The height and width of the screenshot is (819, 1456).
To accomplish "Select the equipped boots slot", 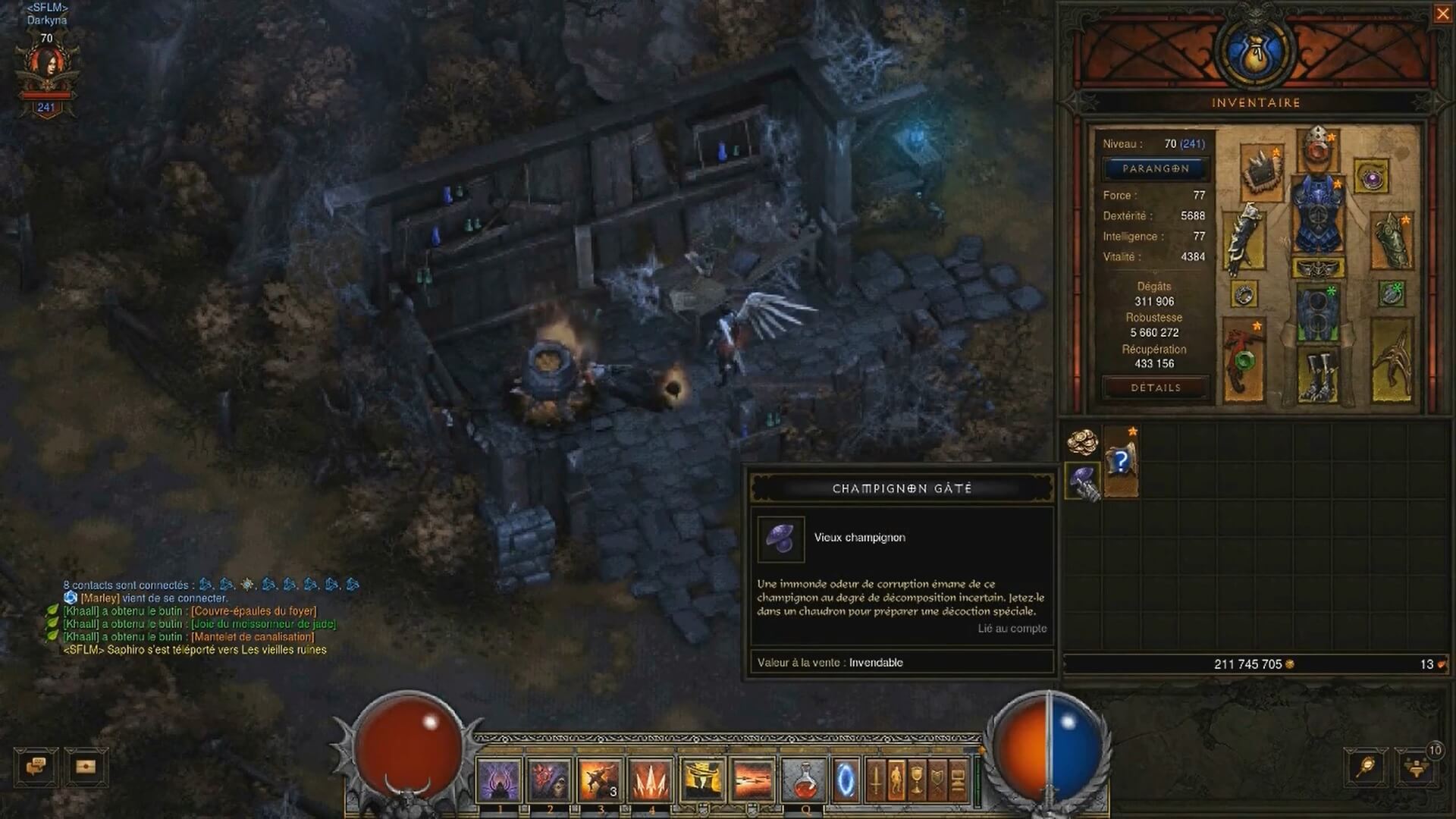I will [x=1318, y=373].
